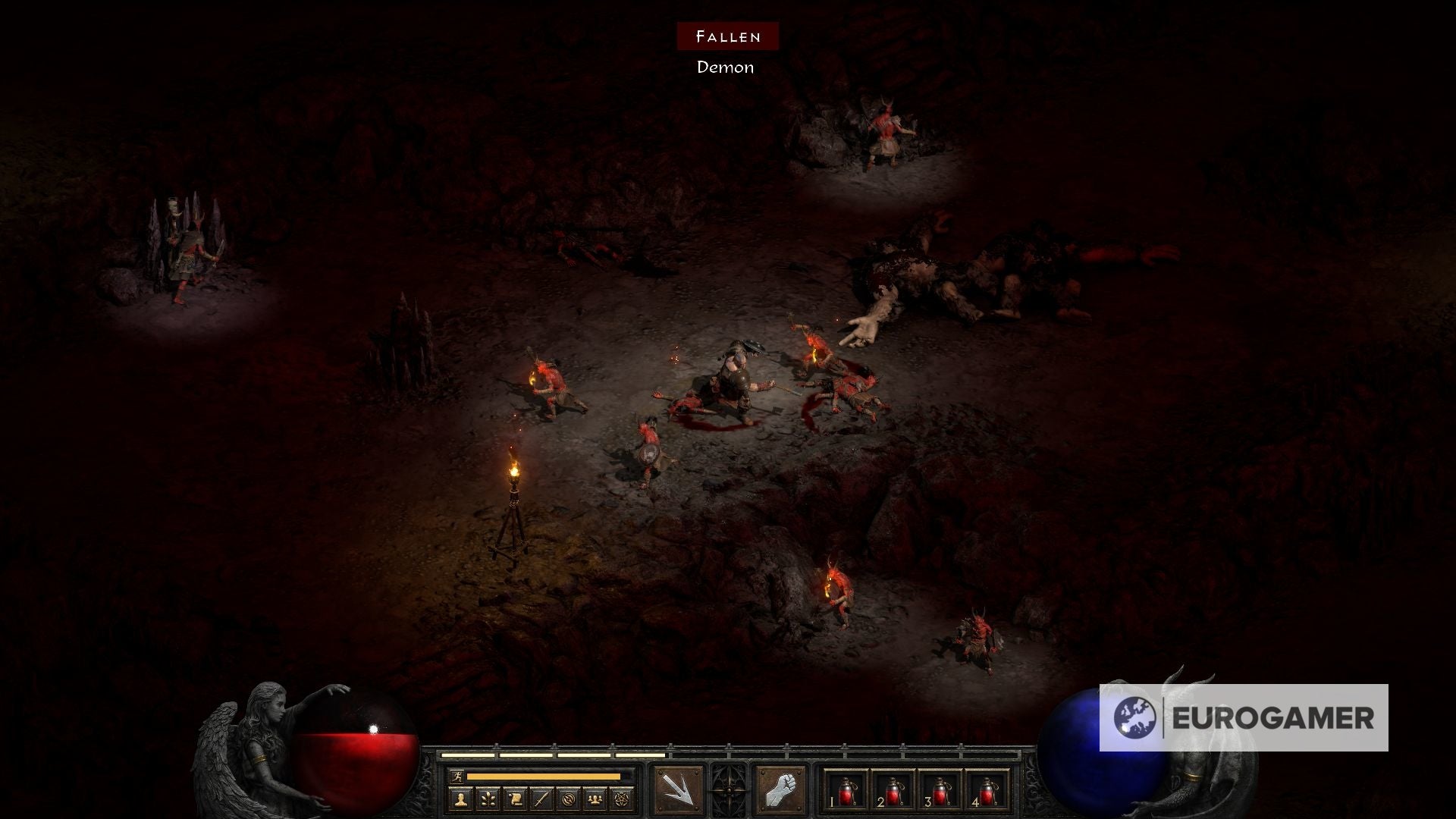Open the Character screen from the mini panel
1456x819 pixels.
[460, 798]
